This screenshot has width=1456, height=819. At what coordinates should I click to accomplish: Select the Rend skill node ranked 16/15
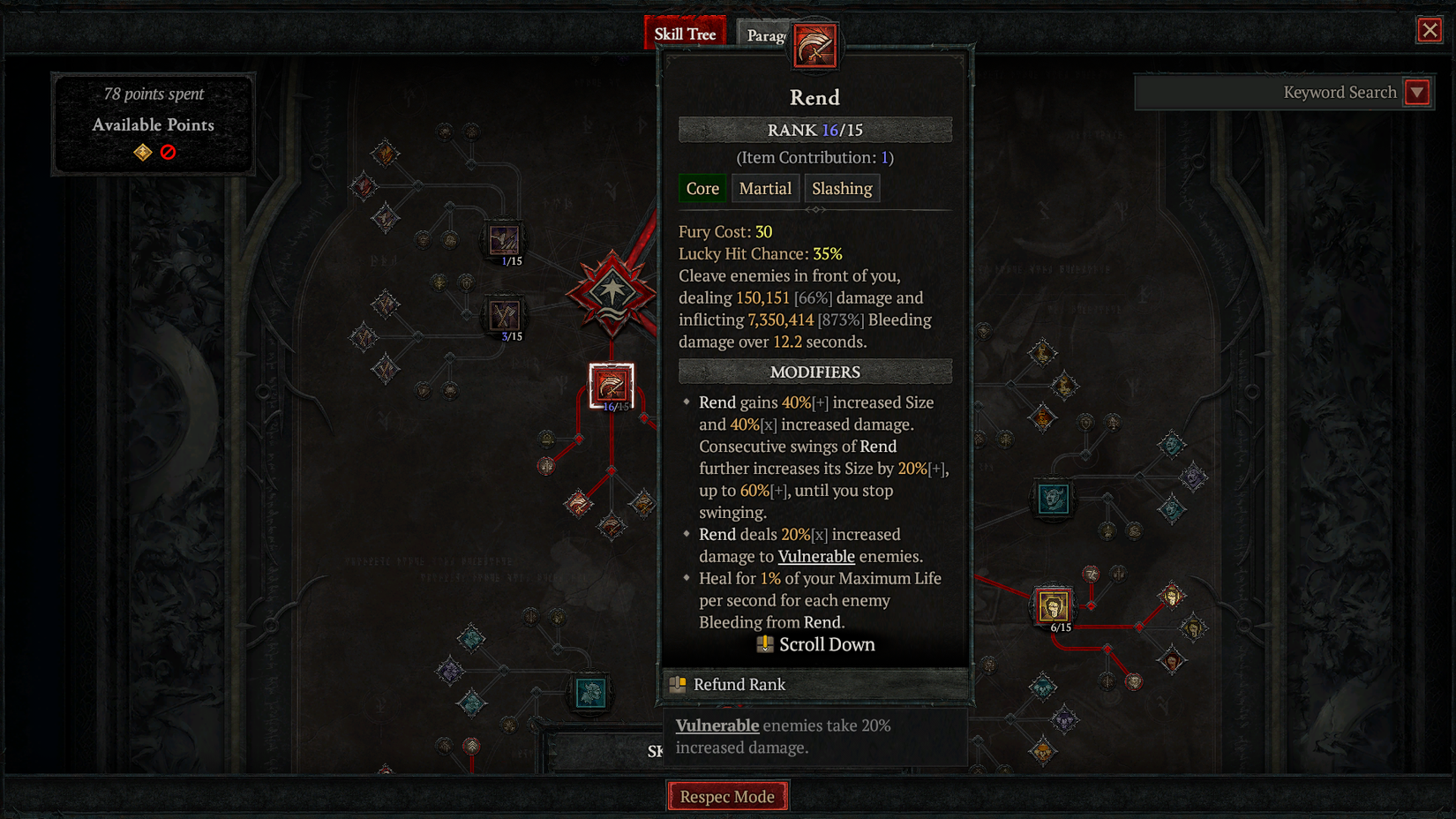pyautogui.click(x=611, y=383)
